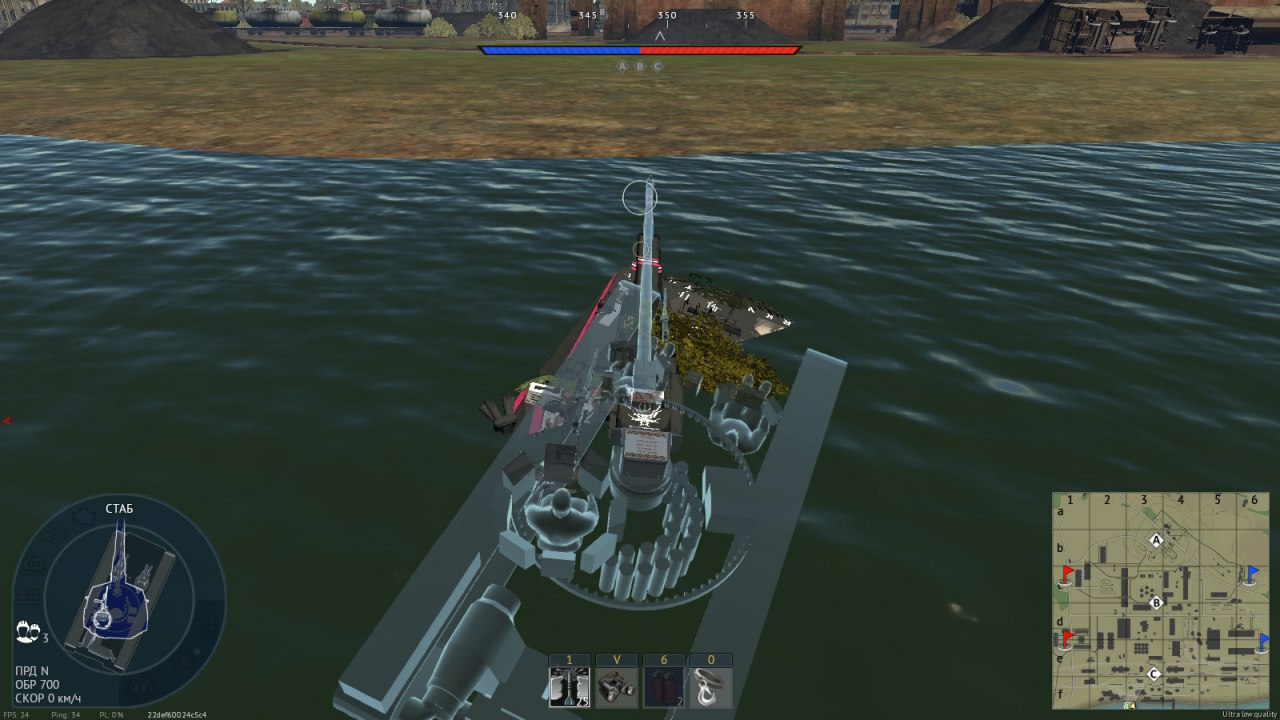Click the tactical minimap
Image resolution: width=1280 pixels, height=720 pixels.
click(1160, 600)
